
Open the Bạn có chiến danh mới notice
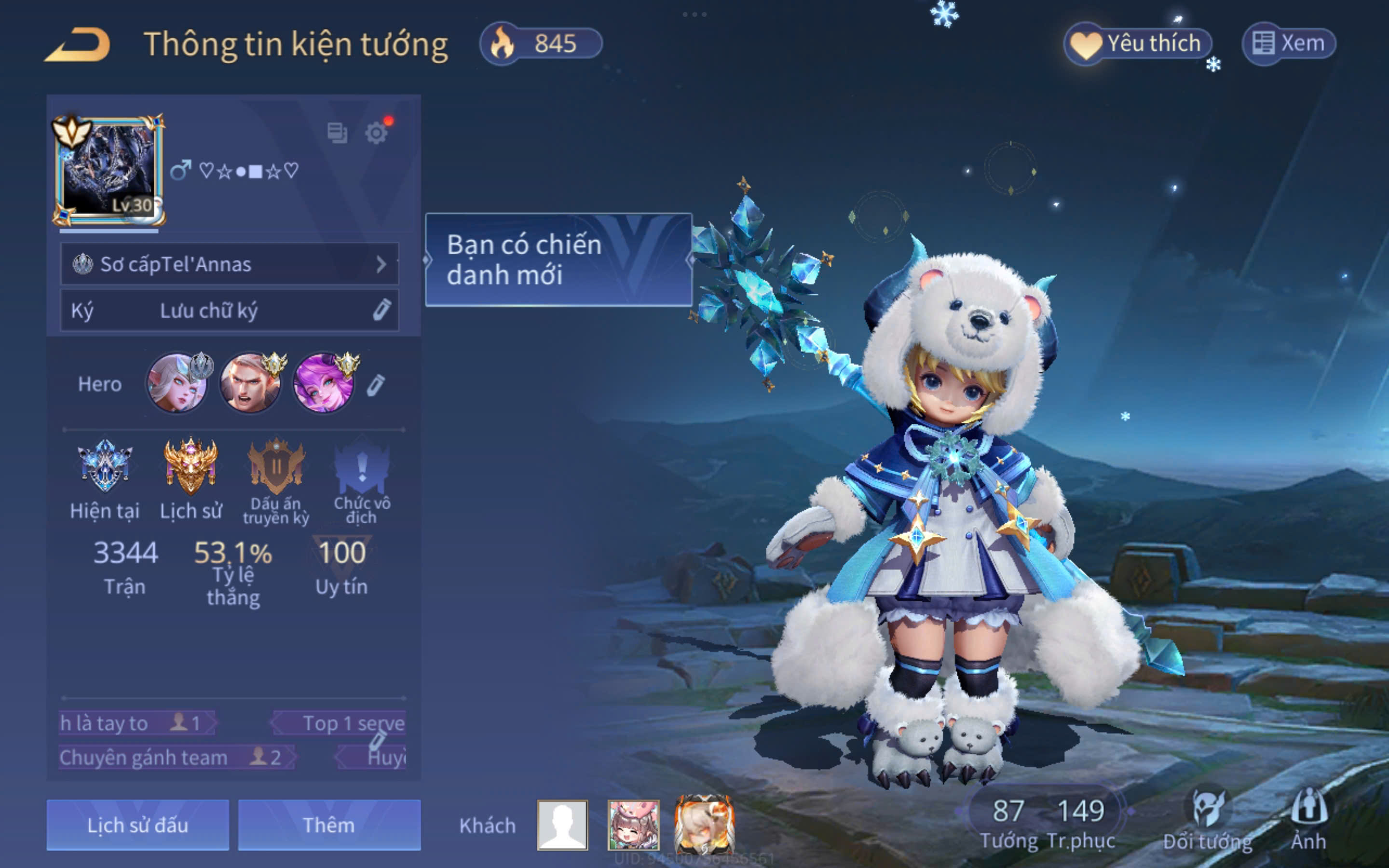(558, 260)
